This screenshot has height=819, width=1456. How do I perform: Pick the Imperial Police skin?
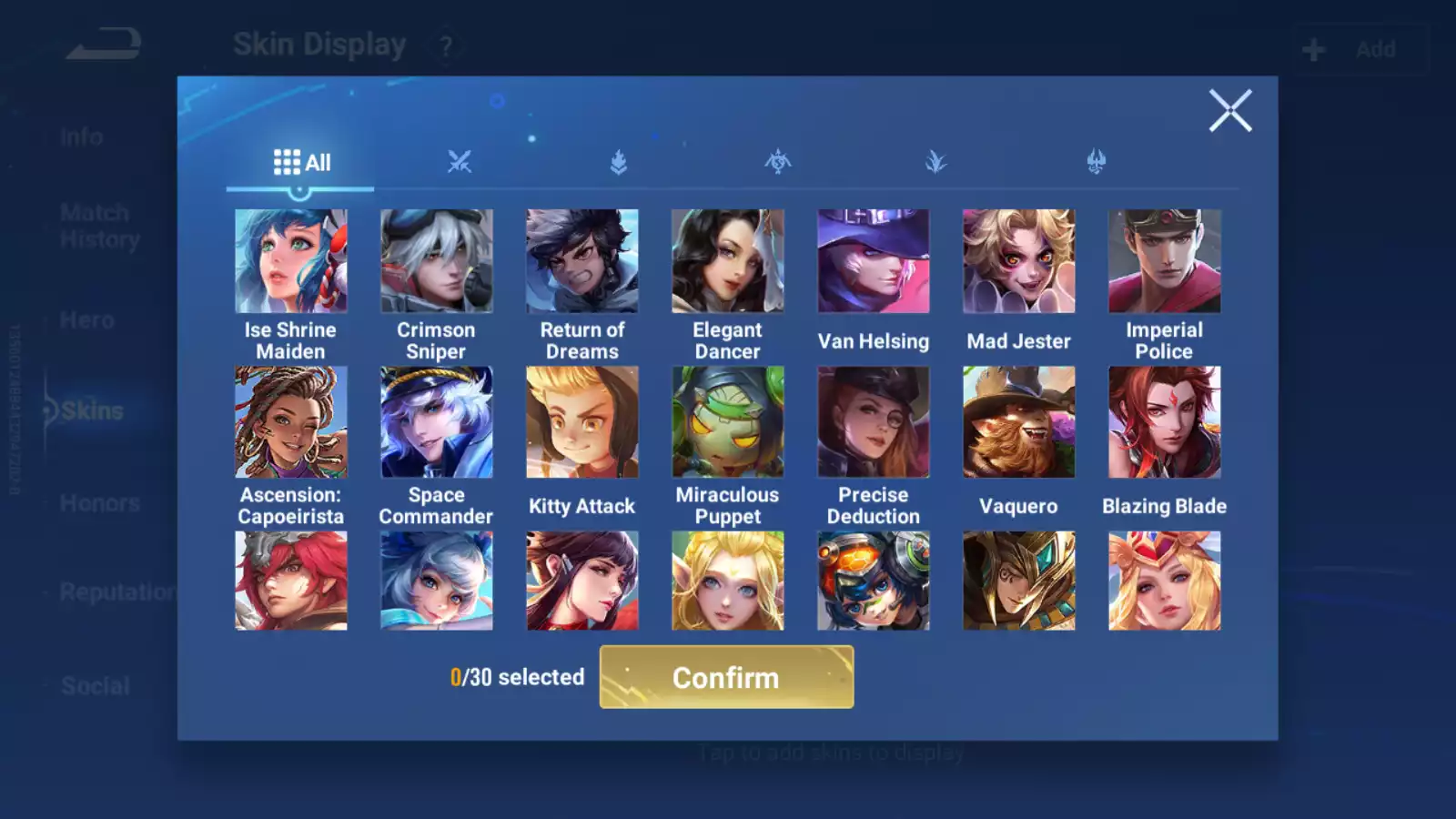click(1165, 262)
